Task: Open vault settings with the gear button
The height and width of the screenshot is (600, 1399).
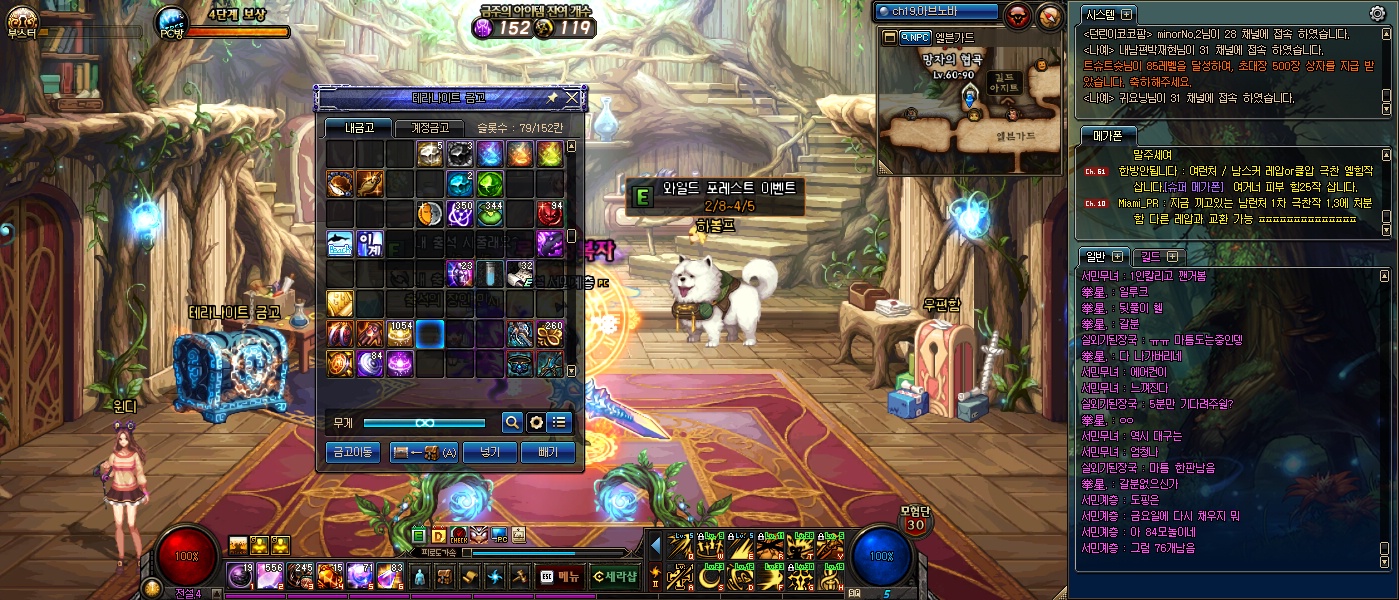Action: (535, 423)
